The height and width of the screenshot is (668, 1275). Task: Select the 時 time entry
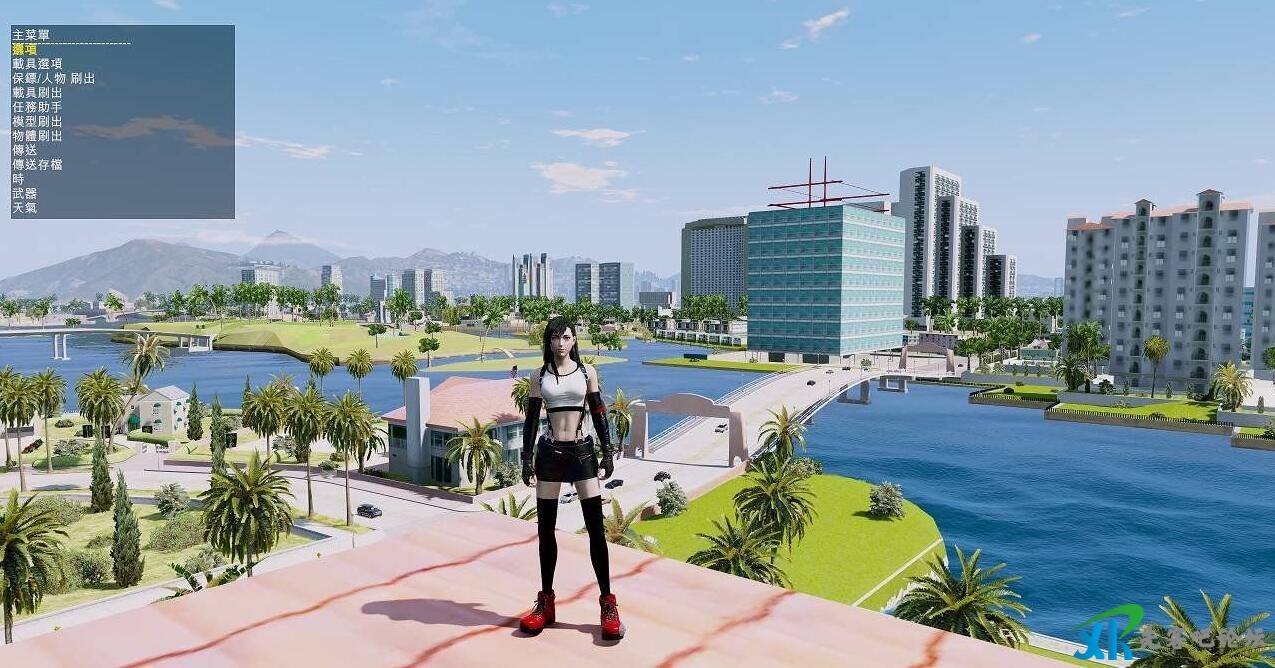pyautogui.click(x=18, y=179)
